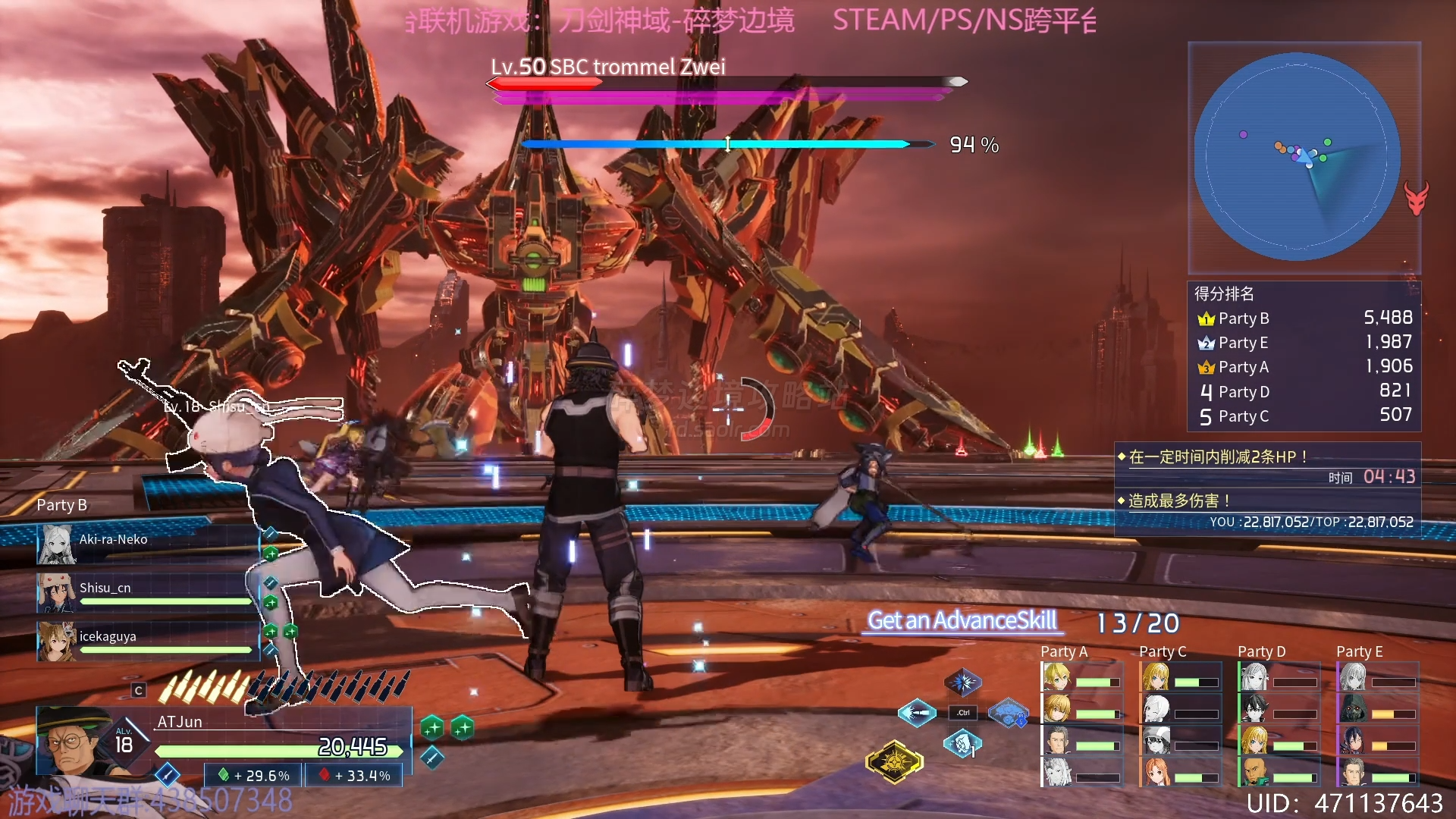Open the circular minimap

(1297, 157)
